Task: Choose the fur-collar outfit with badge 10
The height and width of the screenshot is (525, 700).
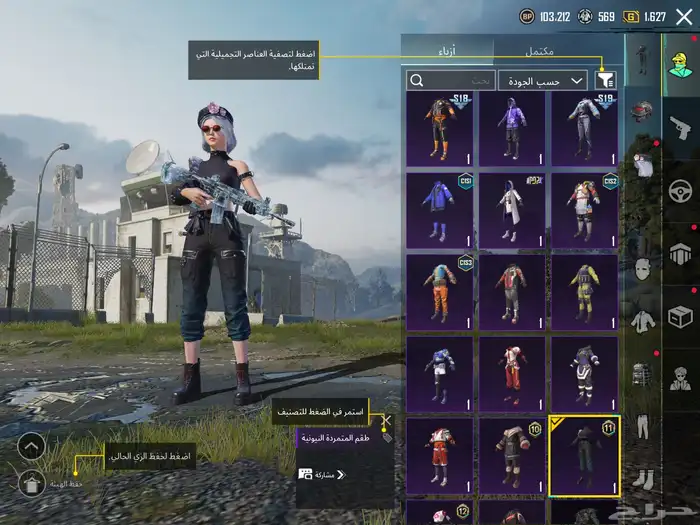Action: [x=512, y=456]
